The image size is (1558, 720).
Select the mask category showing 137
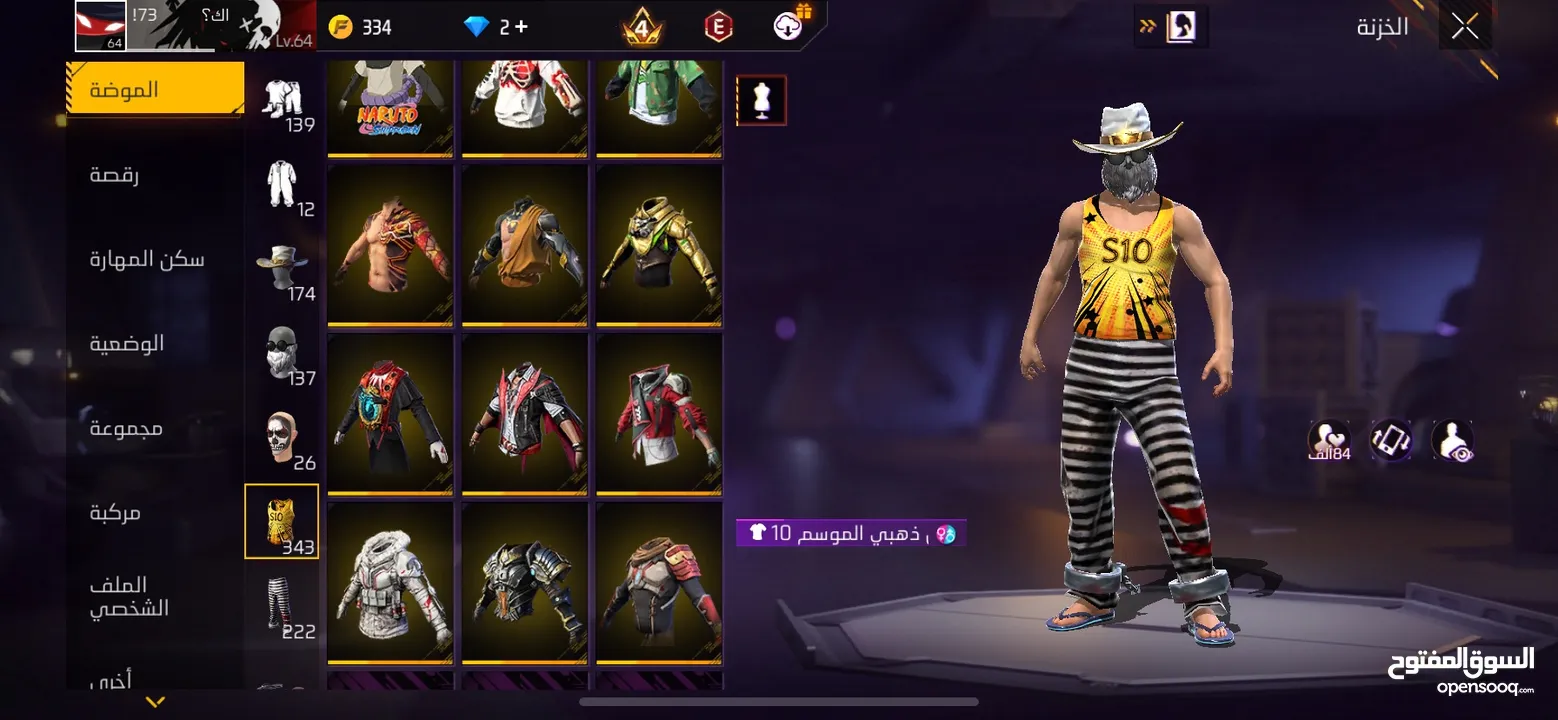click(282, 352)
